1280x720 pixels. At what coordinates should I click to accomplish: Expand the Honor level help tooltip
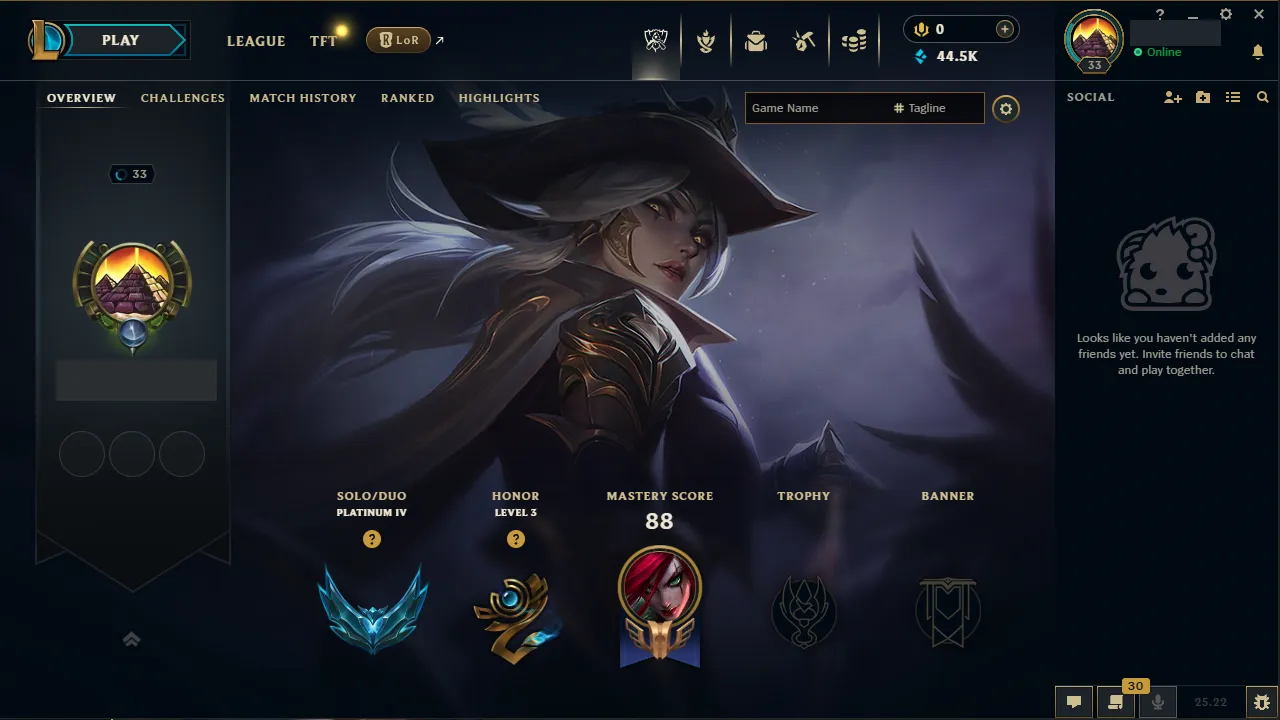(x=516, y=539)
